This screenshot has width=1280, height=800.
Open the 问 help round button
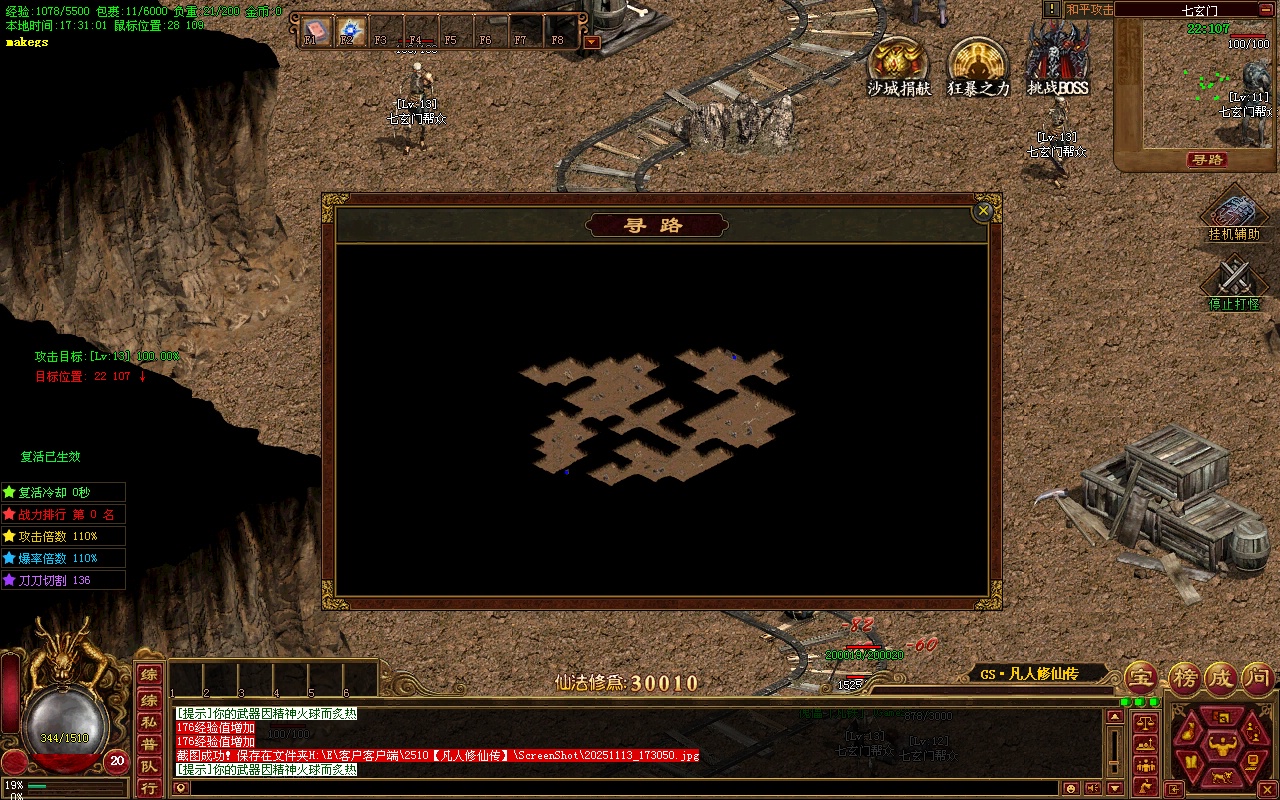(1258, 677)
